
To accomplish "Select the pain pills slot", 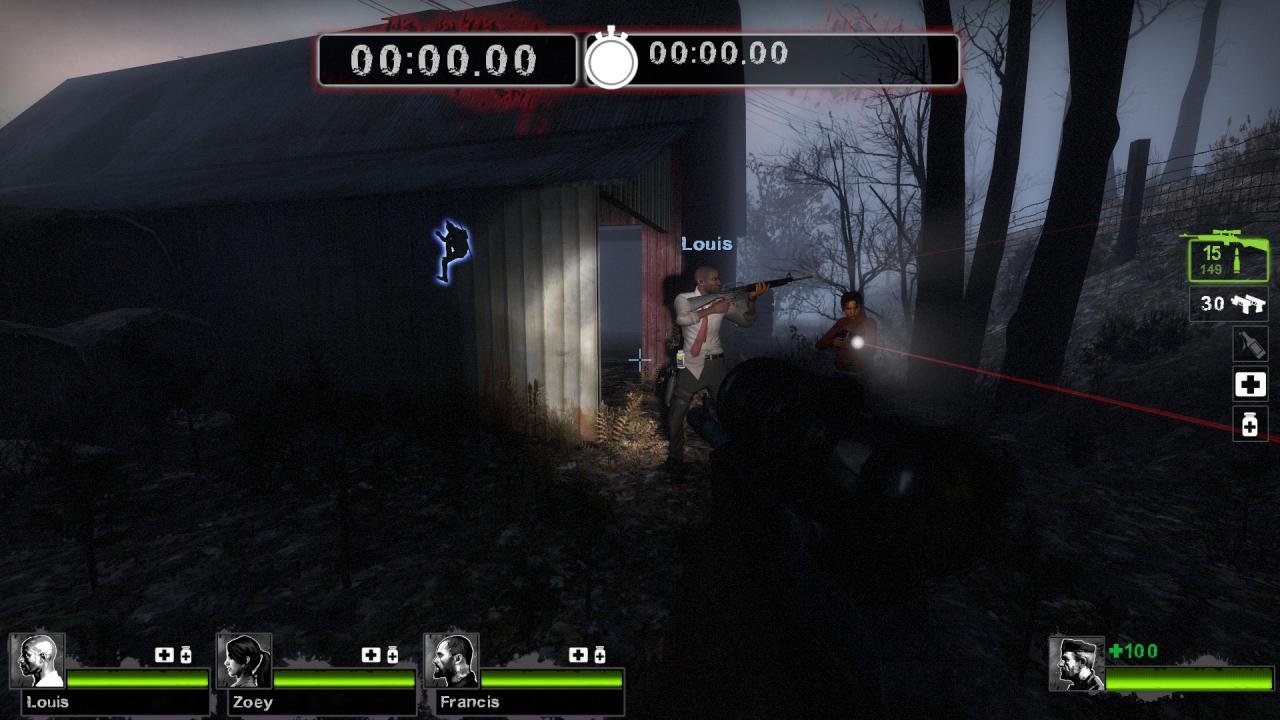I will (x=1250, y=425).
